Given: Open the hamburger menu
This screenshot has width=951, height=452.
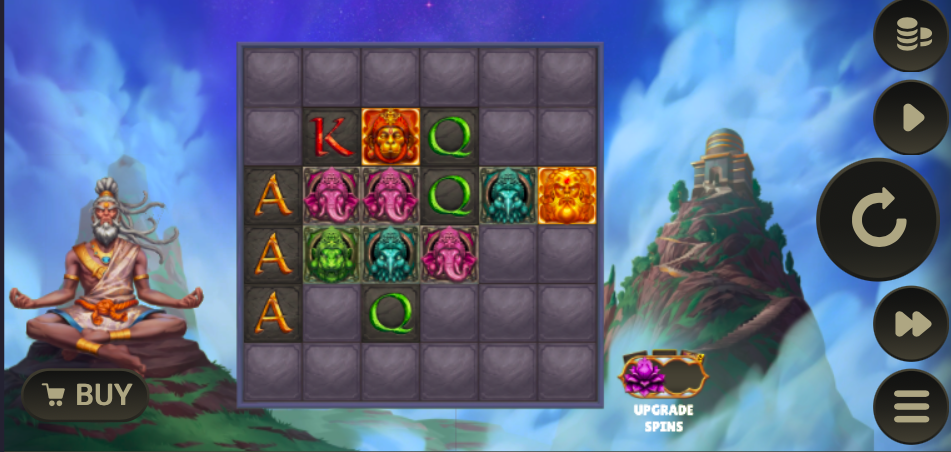Looking at the screenshot, I should pyautogui.click(x=910, y=406).
